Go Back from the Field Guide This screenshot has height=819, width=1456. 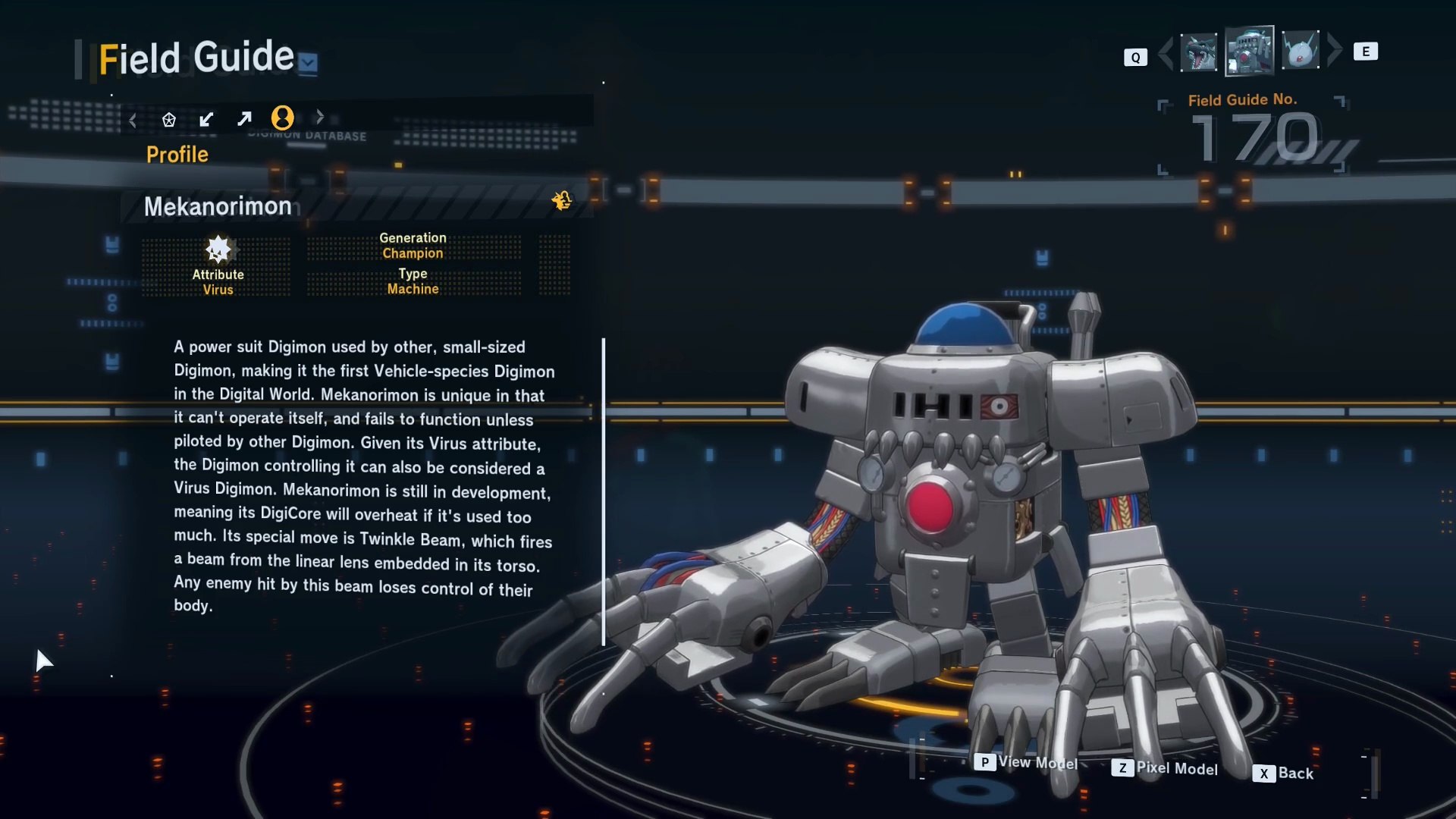pos(1283,773)
